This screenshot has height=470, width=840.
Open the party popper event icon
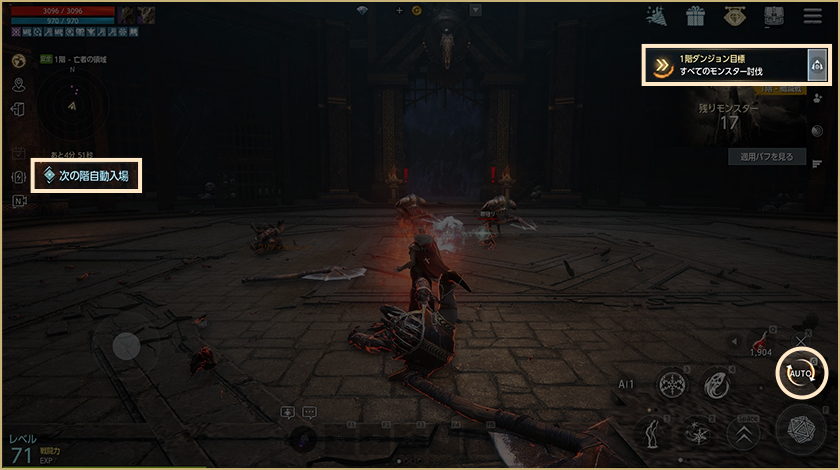coord(657,16)
